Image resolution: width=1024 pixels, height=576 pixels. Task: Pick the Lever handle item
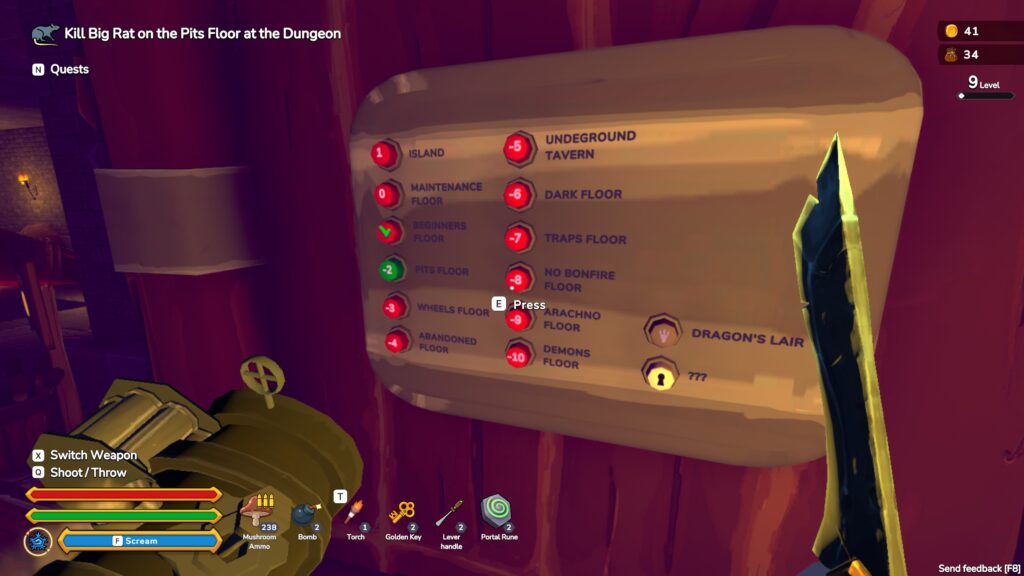click(451, 512)
